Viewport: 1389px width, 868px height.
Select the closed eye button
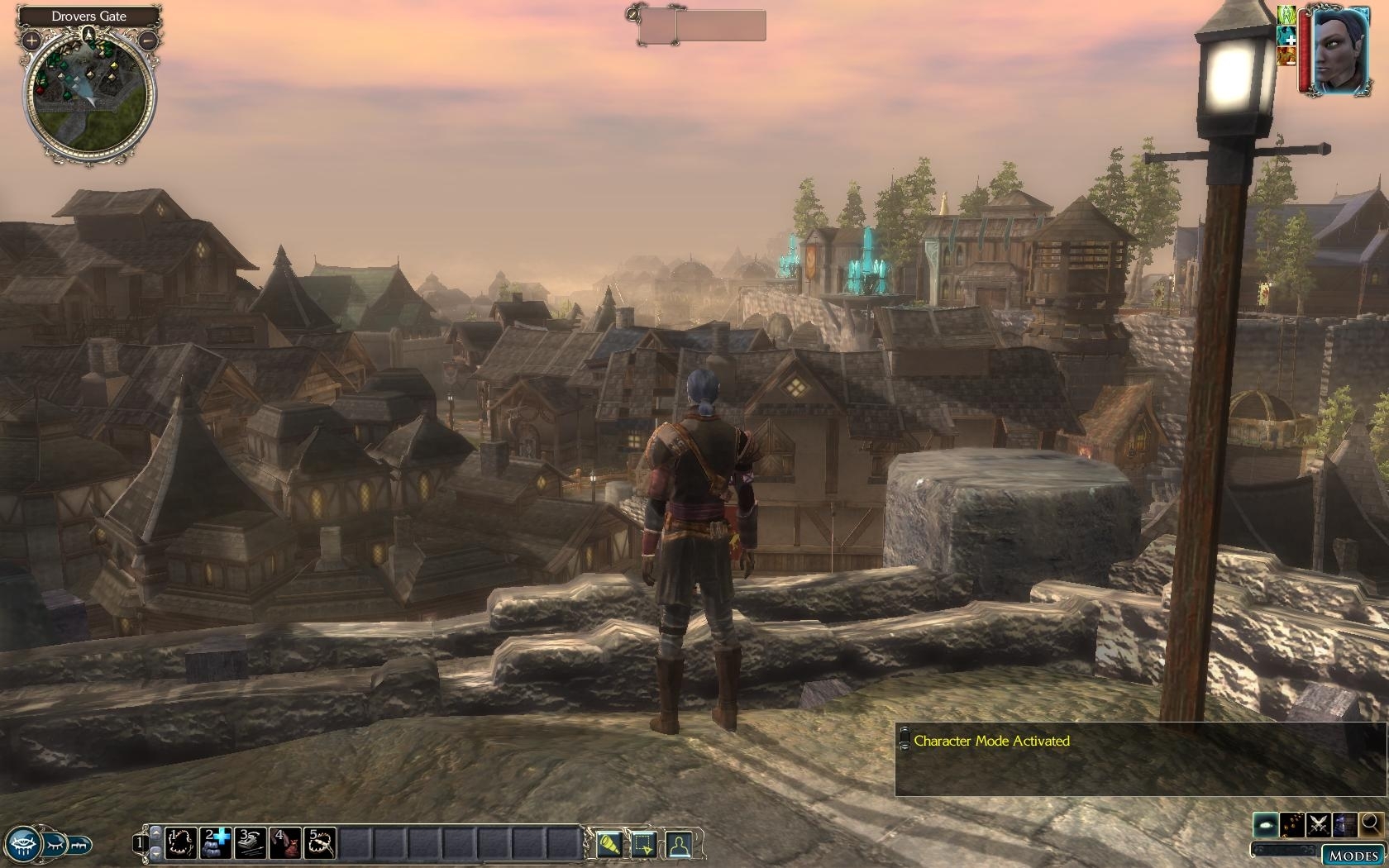52,845
